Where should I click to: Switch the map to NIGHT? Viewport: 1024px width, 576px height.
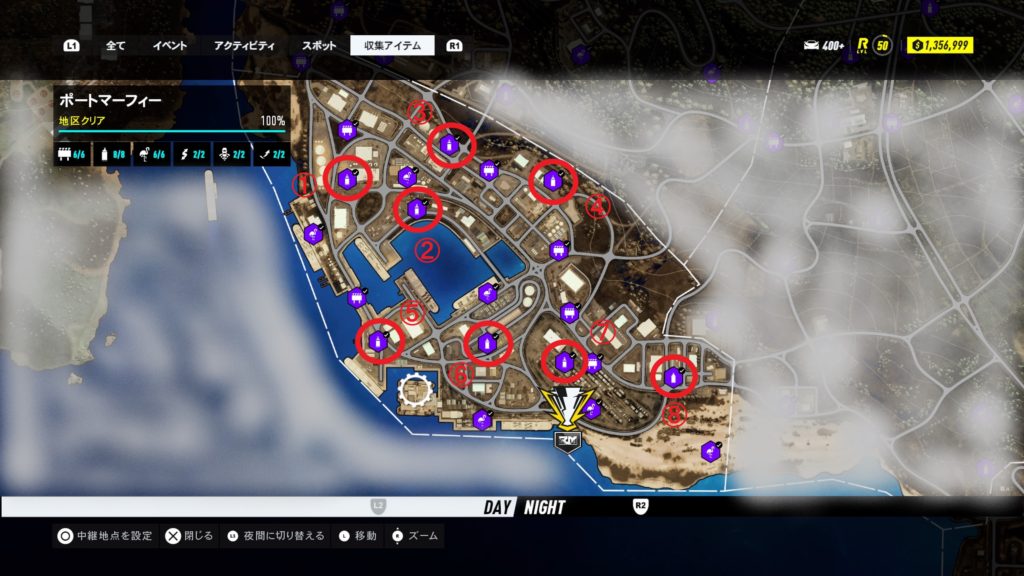(544, 507)
